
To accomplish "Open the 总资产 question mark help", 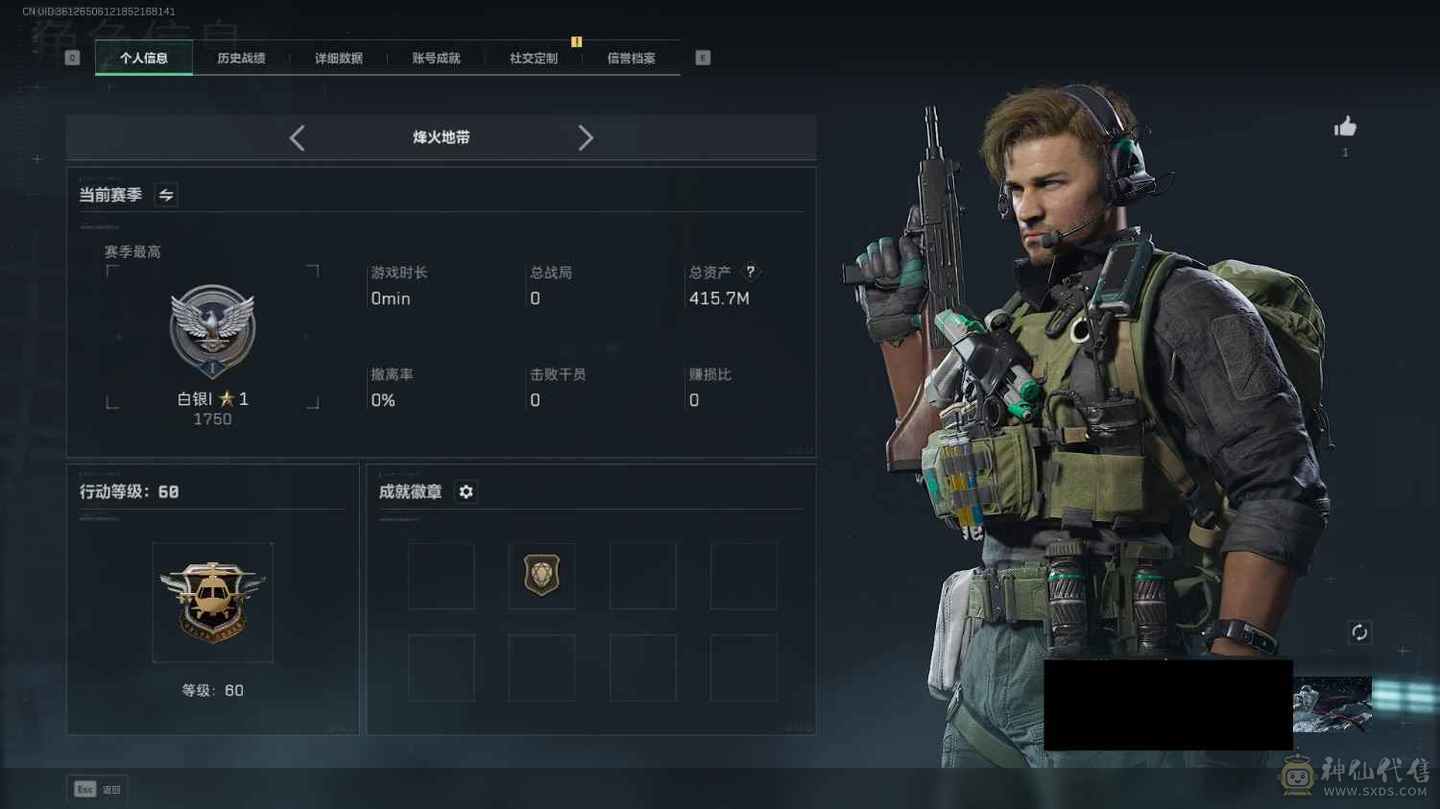I will 751,272.
